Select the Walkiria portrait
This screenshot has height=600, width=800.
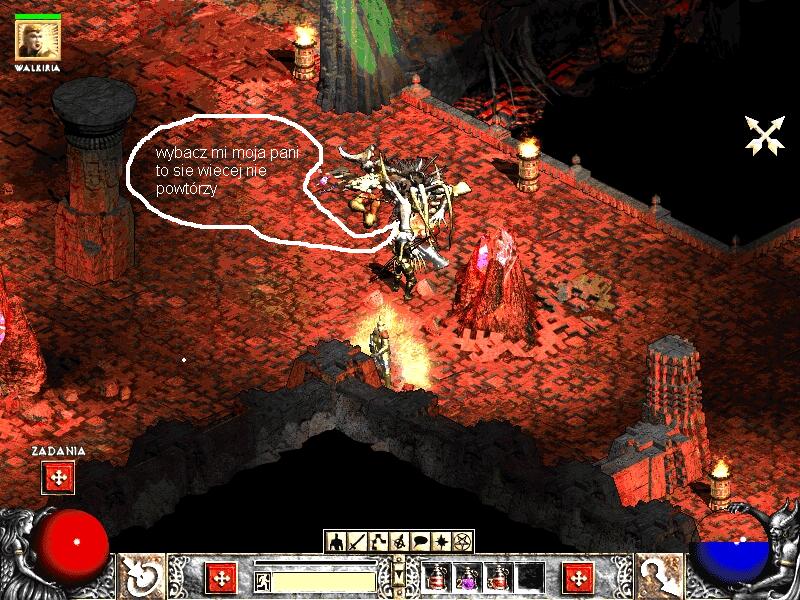[x=38, y=41]
